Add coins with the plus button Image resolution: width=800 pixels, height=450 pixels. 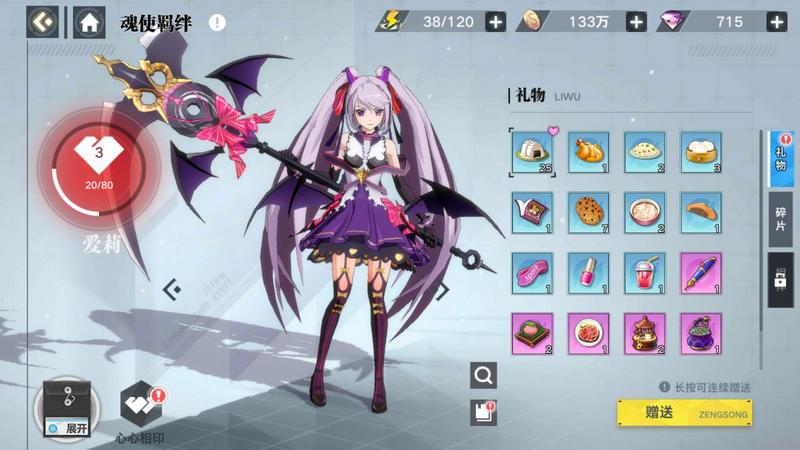pyautogui.click(x=635, y=21)
